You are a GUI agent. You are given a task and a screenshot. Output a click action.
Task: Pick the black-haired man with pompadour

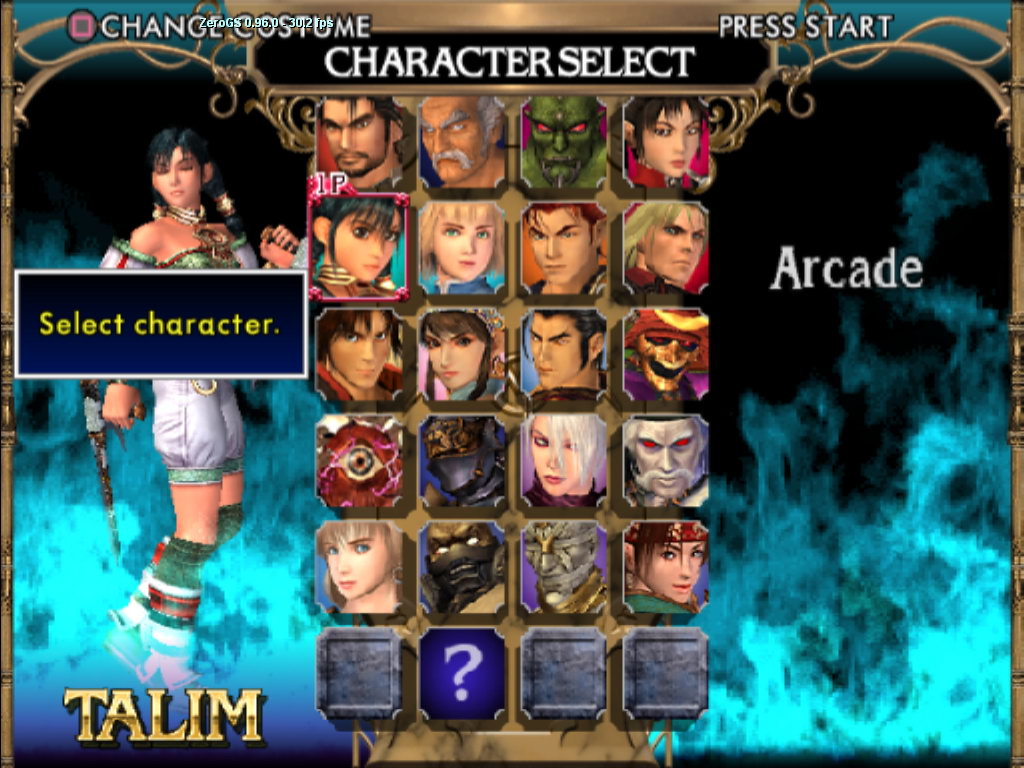[x=564, y=355]
